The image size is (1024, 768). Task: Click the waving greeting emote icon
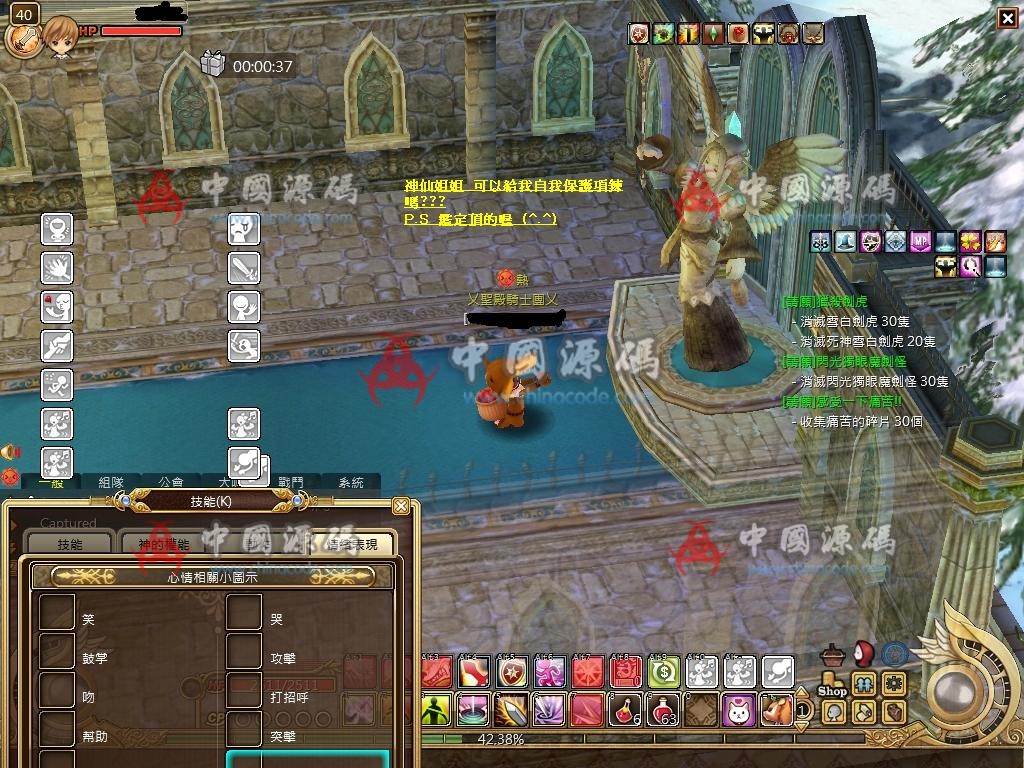[244, 307]
